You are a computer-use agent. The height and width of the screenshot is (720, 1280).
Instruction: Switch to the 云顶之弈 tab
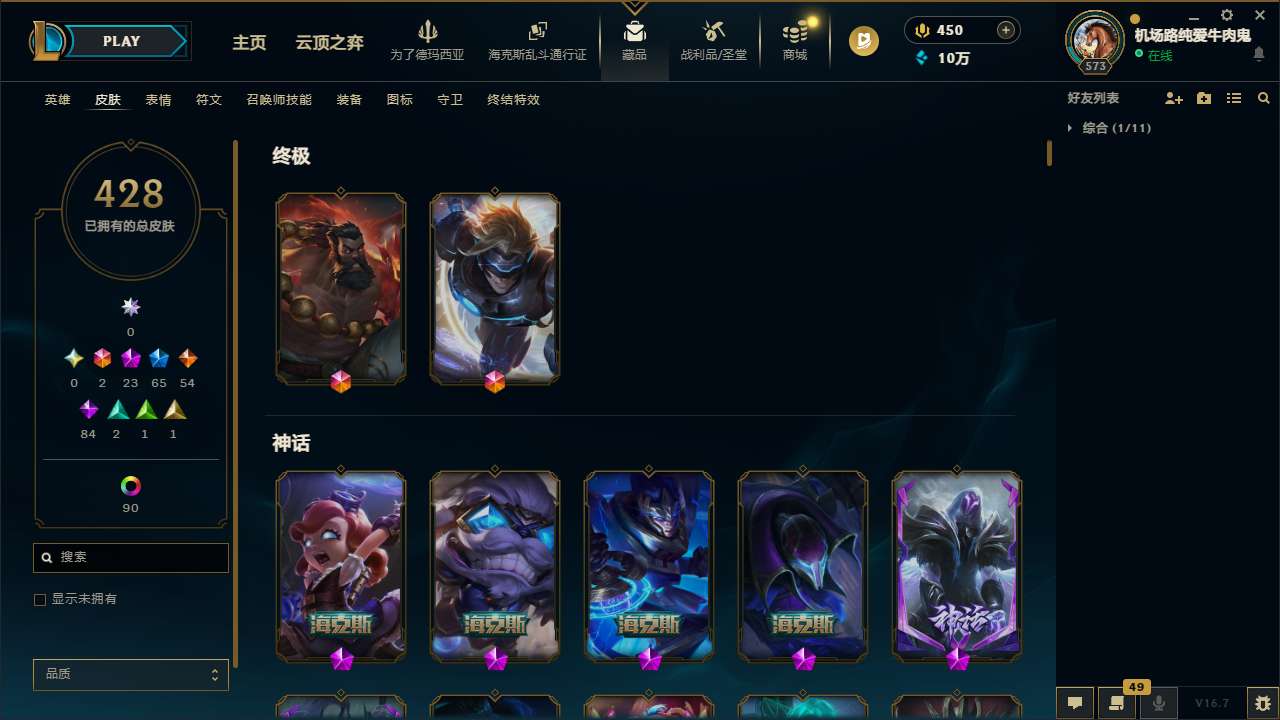coord(331,44)
